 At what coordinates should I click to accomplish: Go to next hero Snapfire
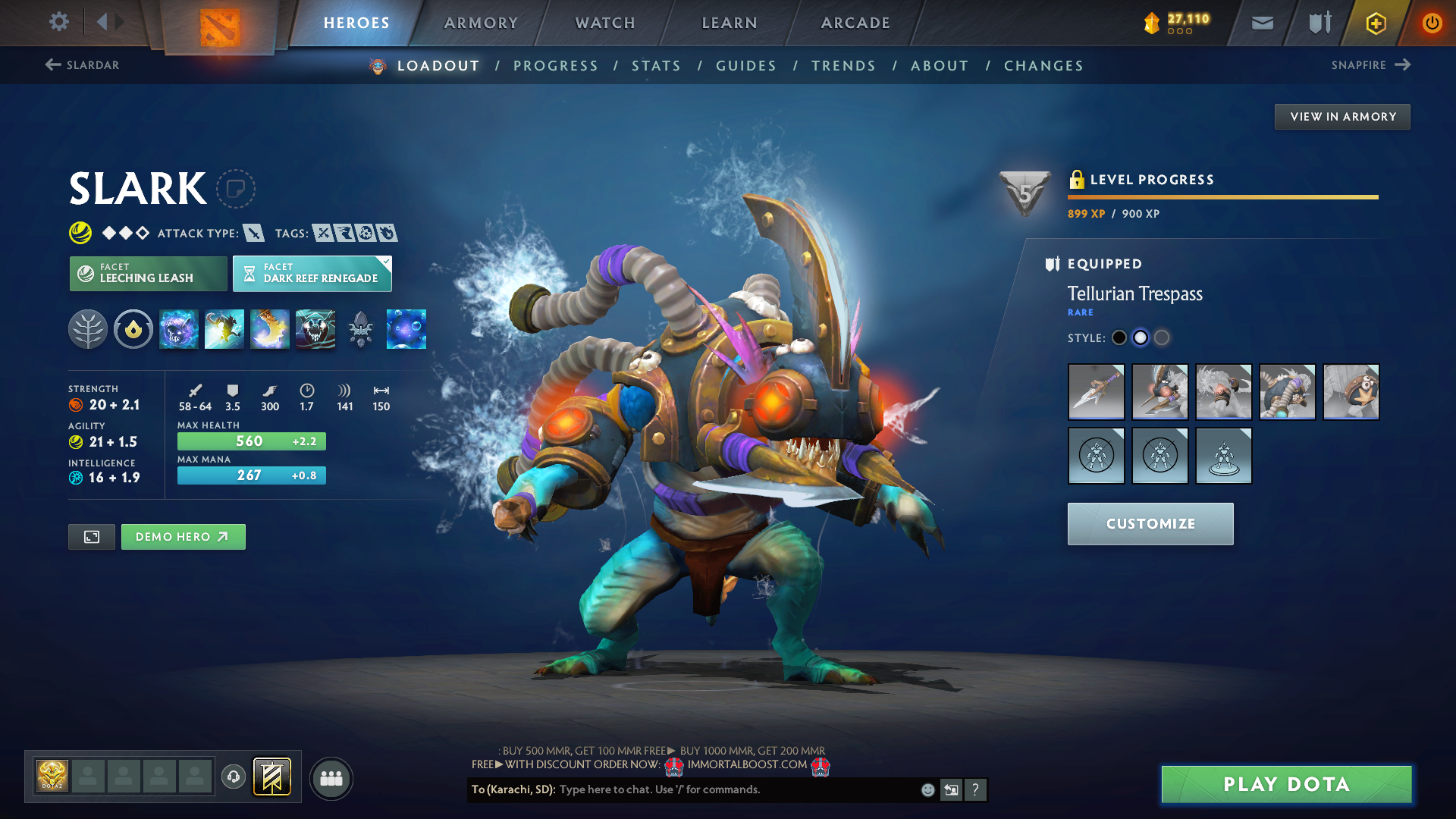click(x=1370, y=65)
